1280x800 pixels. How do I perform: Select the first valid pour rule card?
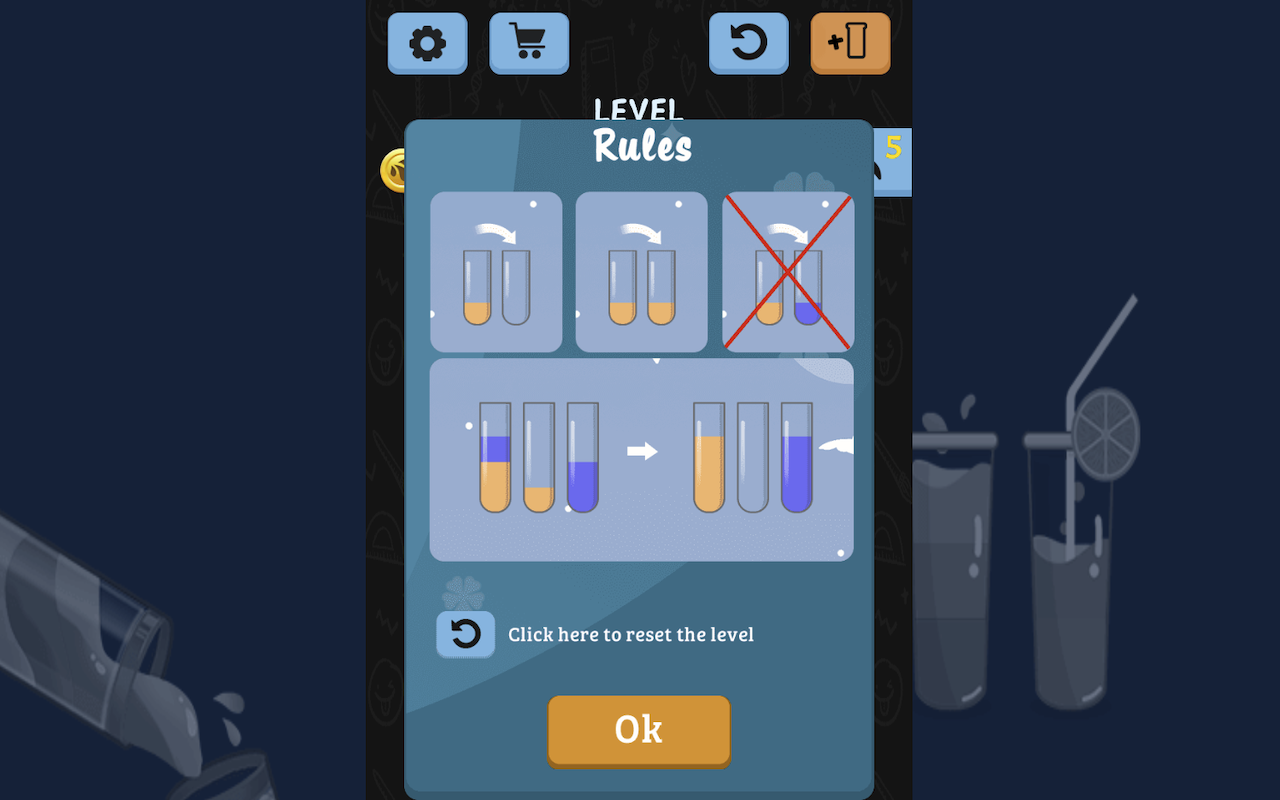(x=495, y=272)
